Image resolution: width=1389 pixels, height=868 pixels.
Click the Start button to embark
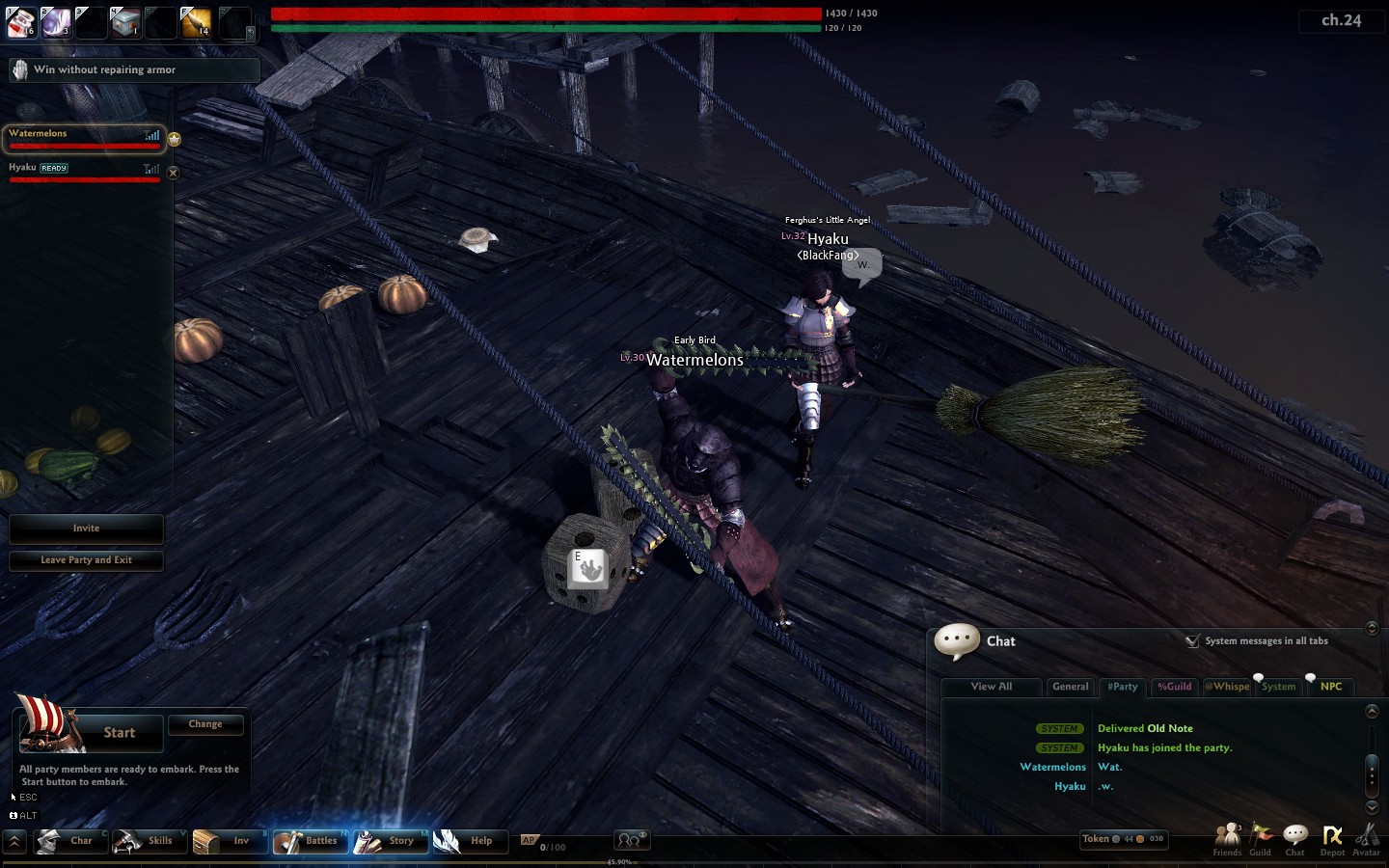click(x=119, y=733)
